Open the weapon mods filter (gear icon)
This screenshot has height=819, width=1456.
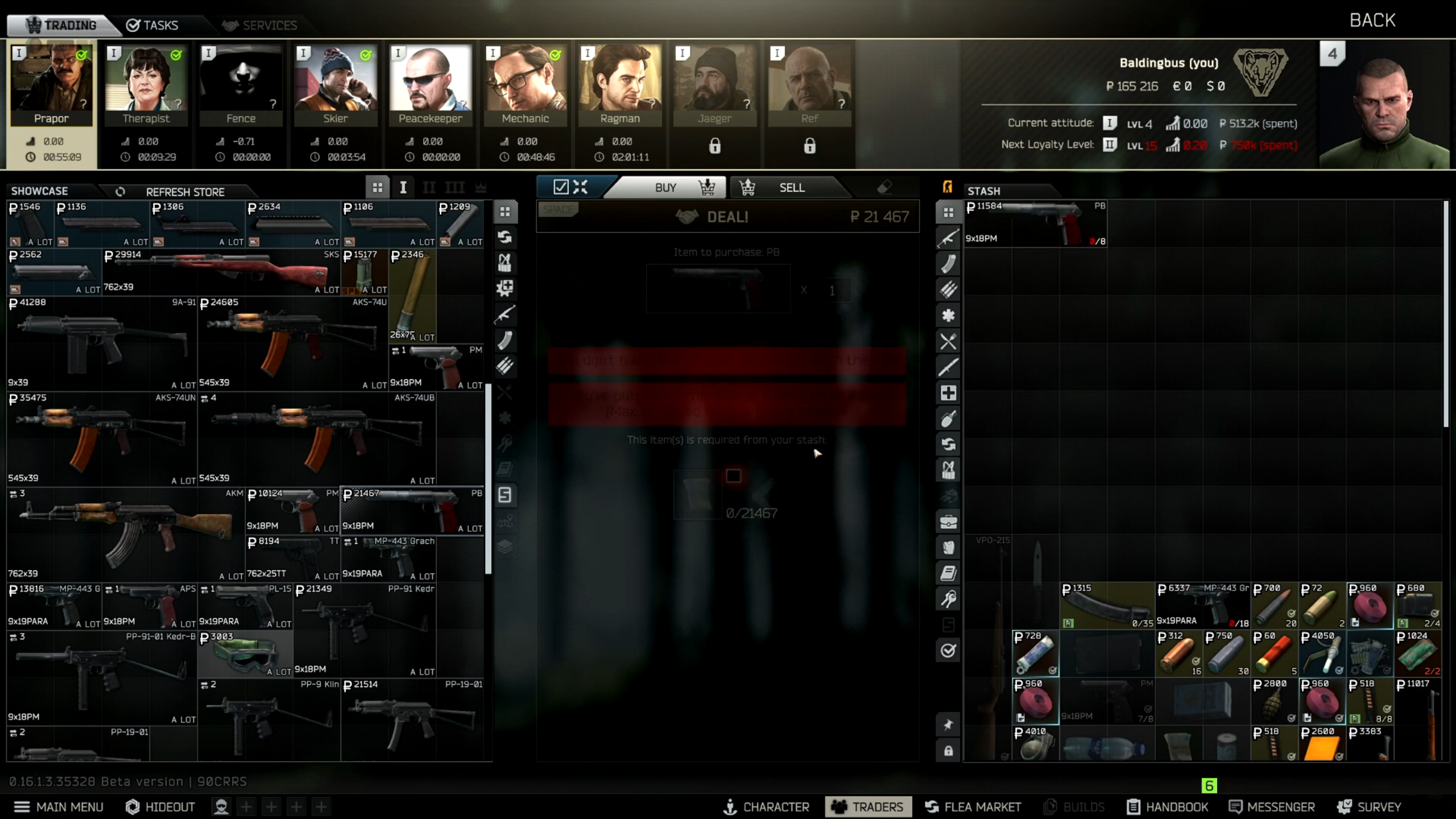point(506,288)
